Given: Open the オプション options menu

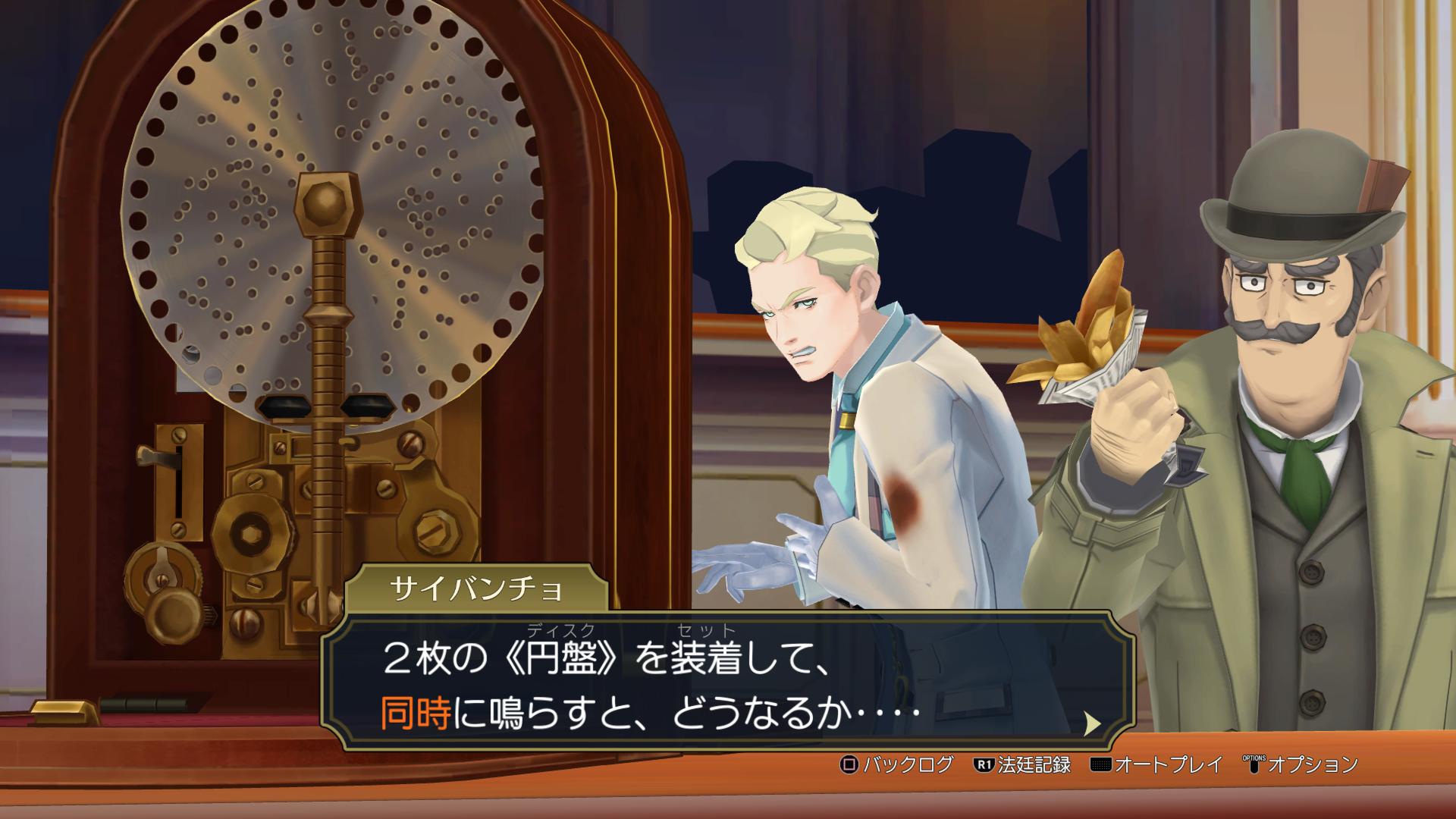Looking at the screenshot, I should (1300, 764).
